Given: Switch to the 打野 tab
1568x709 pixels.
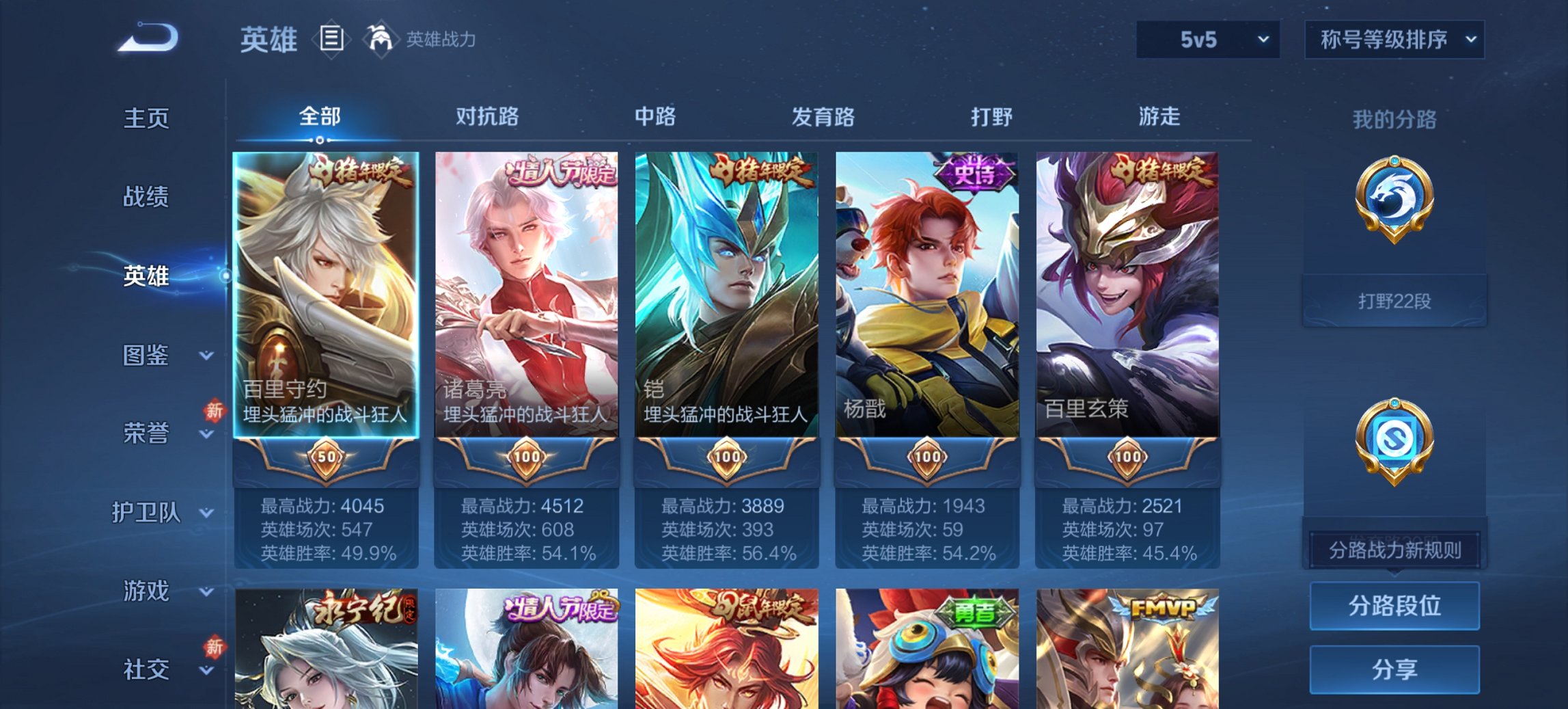Looking at the screenshot, I should coord(992,118).
